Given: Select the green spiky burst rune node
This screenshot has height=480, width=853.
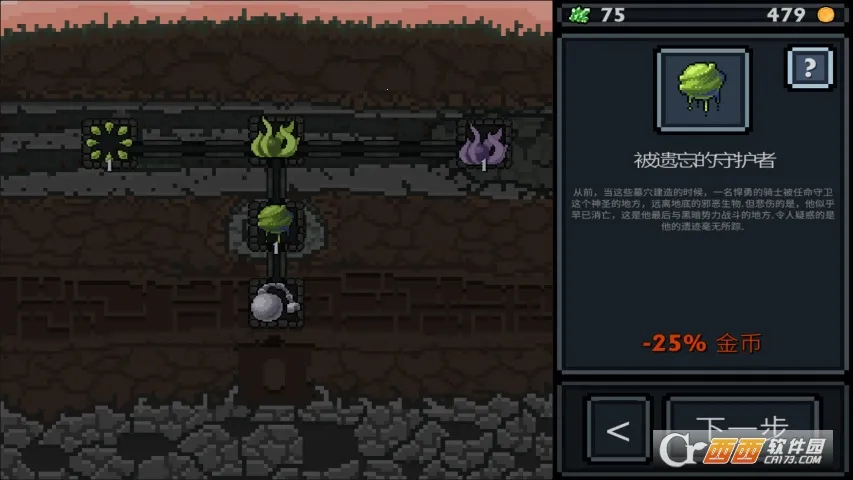Looking at the screenshot, I should pos(108,143).
